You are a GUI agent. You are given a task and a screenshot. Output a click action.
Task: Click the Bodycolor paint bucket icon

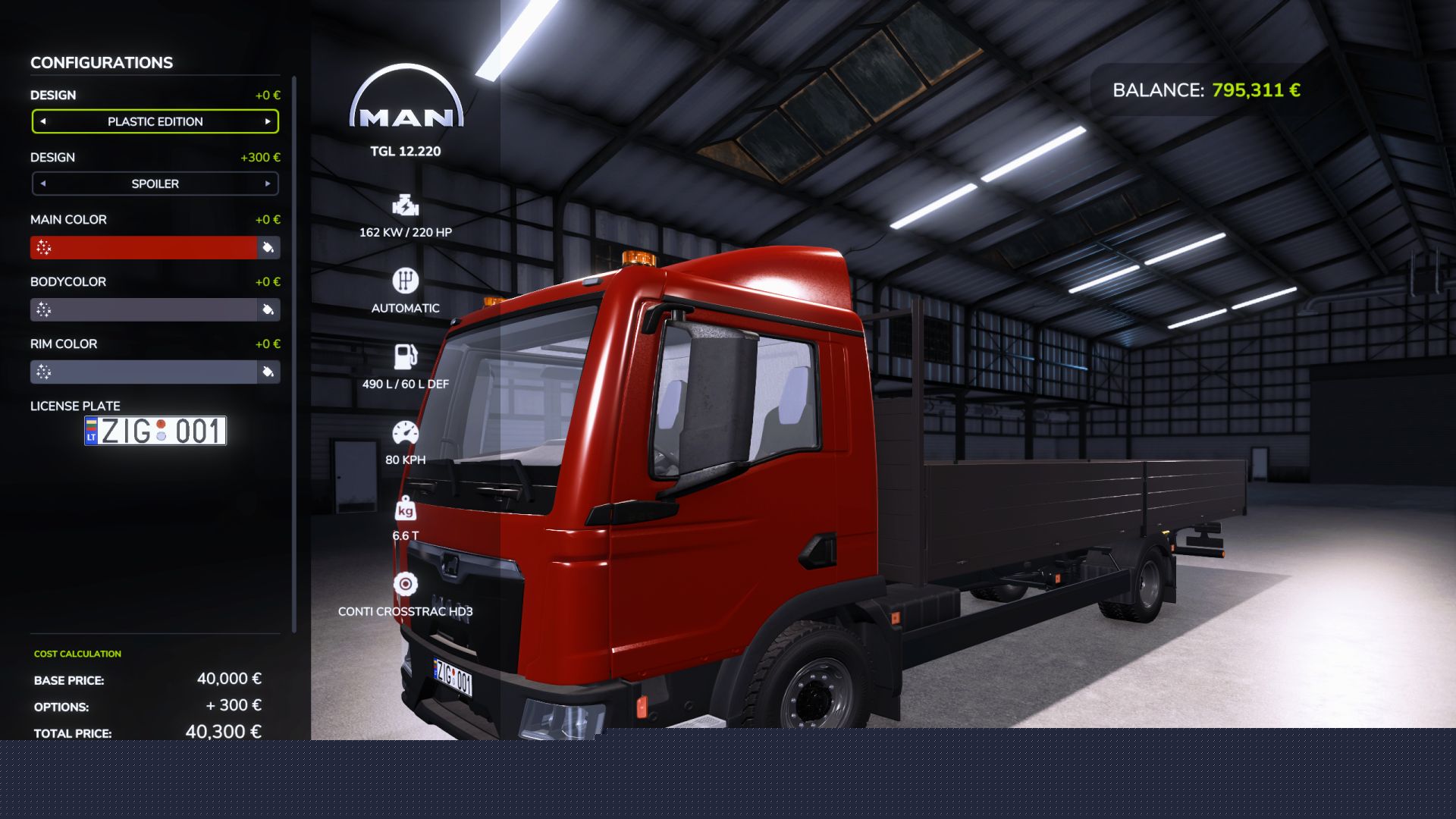[x=268, y=310]
